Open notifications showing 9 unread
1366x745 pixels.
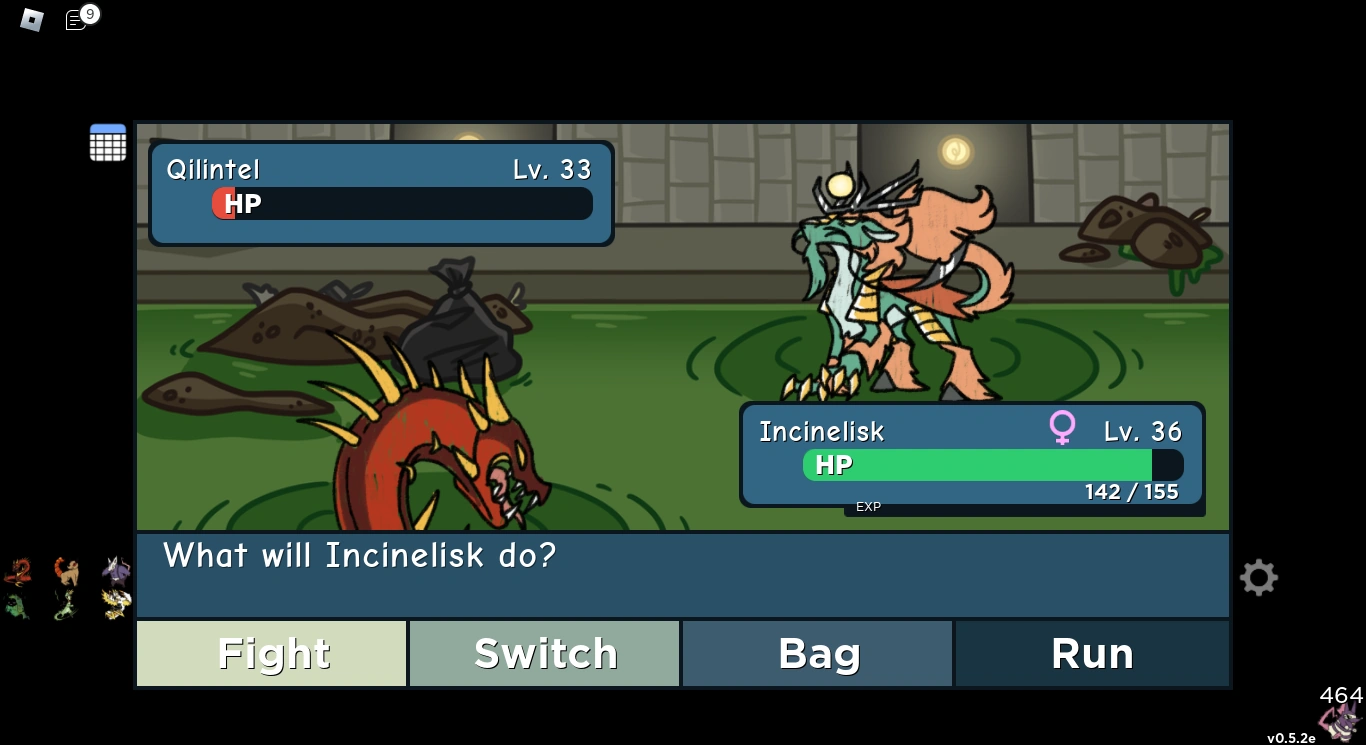pos(76,18)
